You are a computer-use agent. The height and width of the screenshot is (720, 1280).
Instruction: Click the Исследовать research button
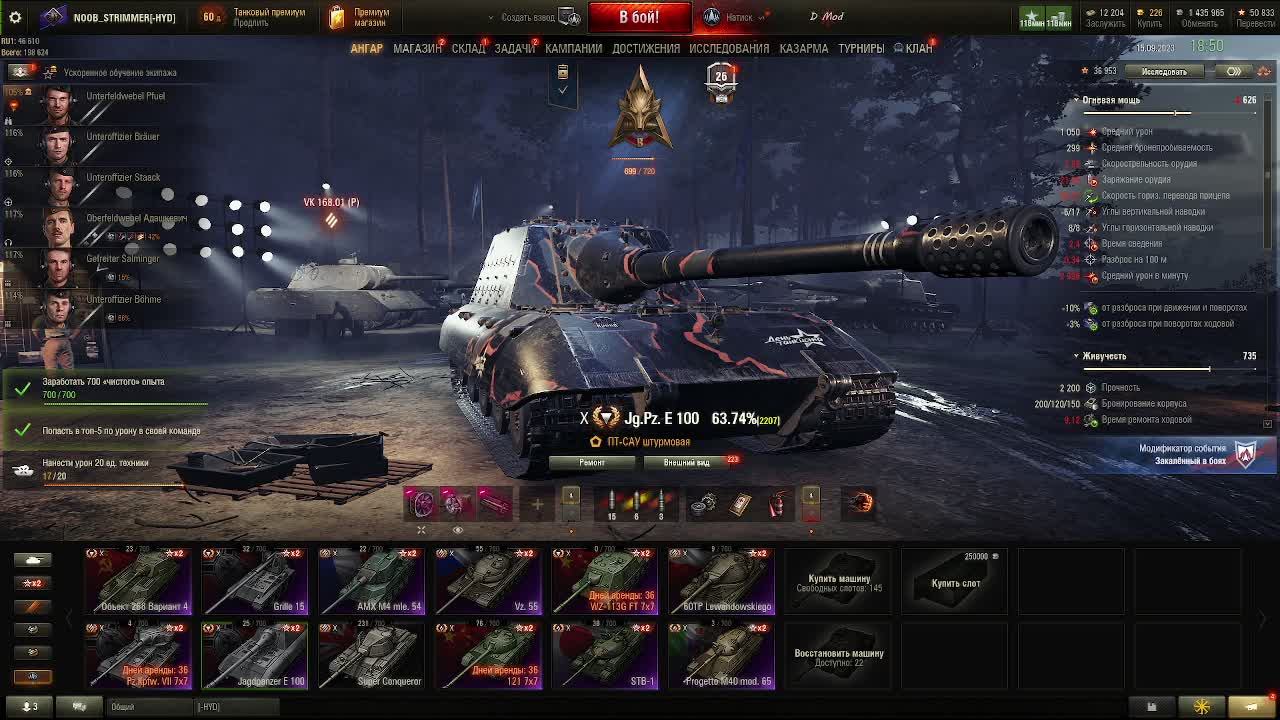pyautogui.click(x=1164, y=72)
